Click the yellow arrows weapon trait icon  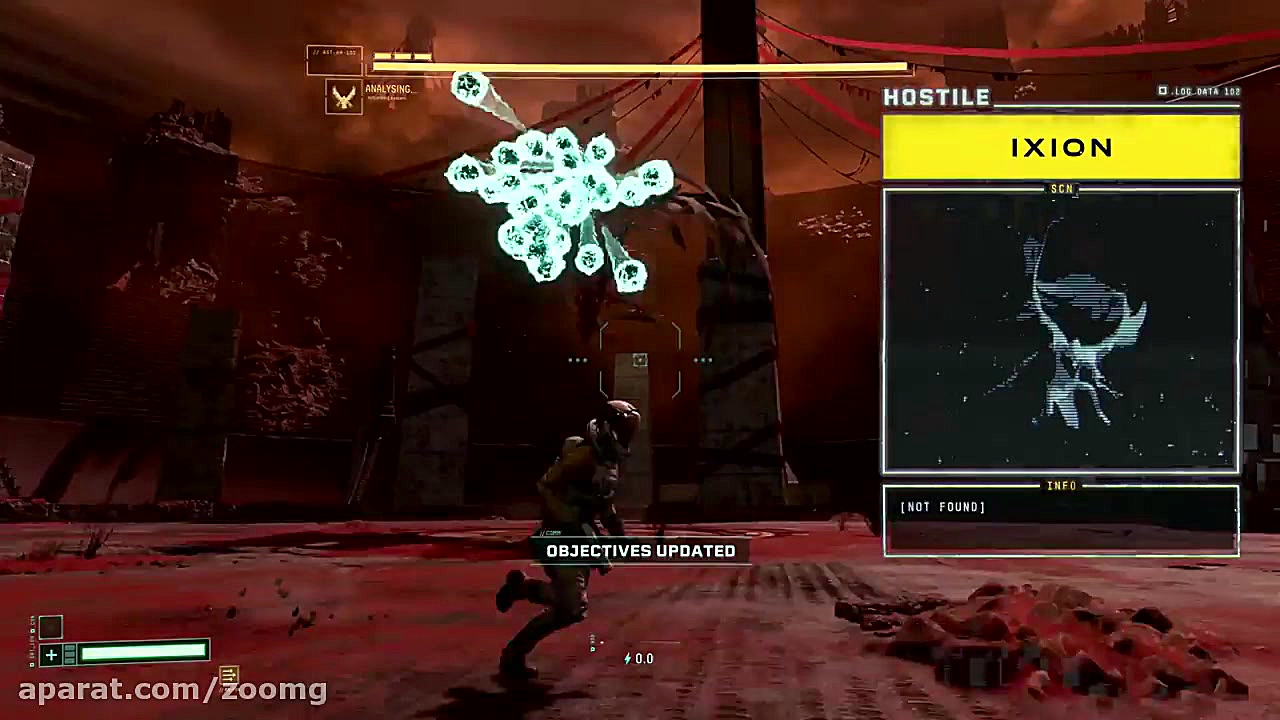coord(228,676)
